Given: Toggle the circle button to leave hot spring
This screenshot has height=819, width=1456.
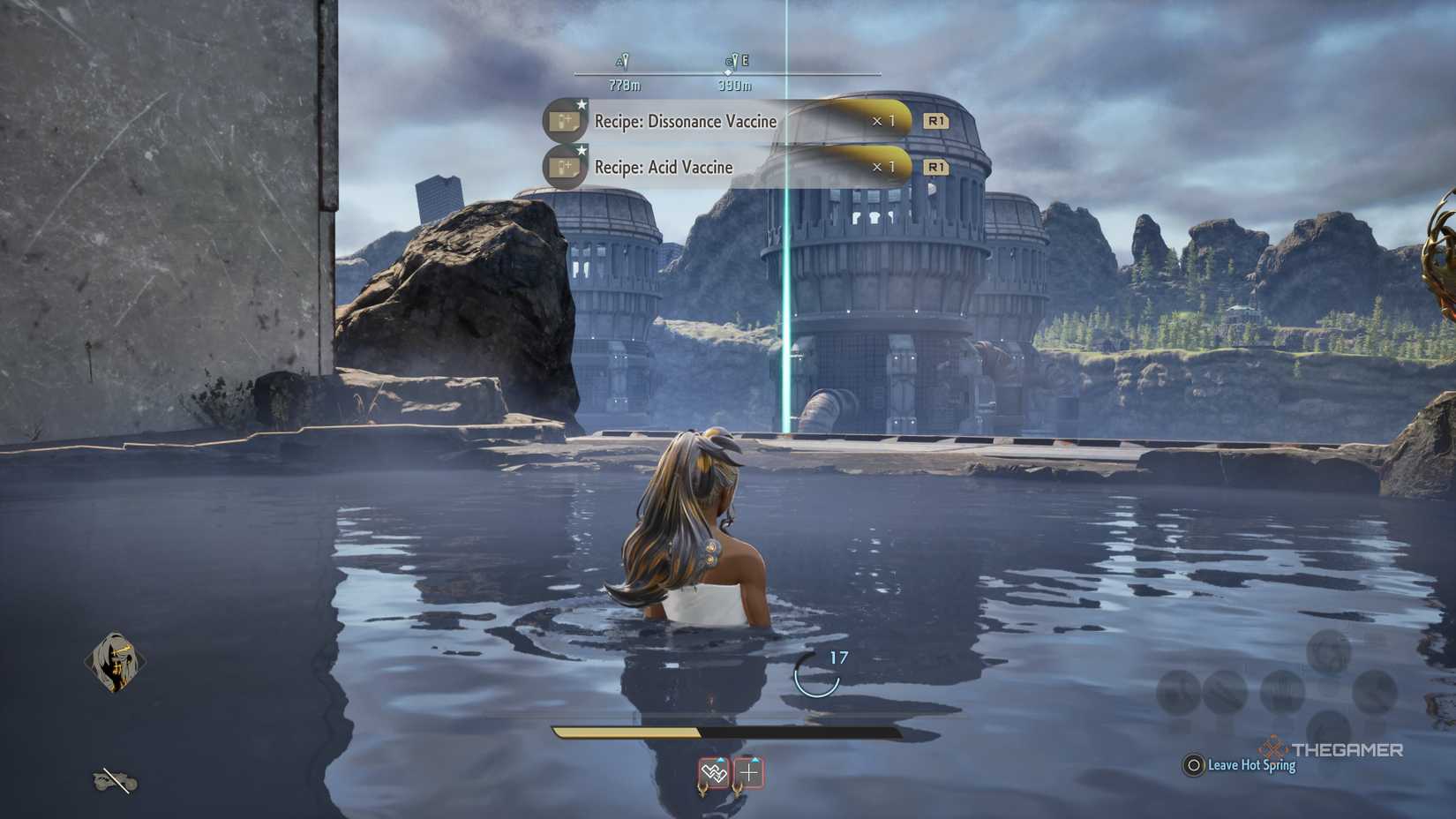Looking at the screenshot, I should pos(1197,766).
